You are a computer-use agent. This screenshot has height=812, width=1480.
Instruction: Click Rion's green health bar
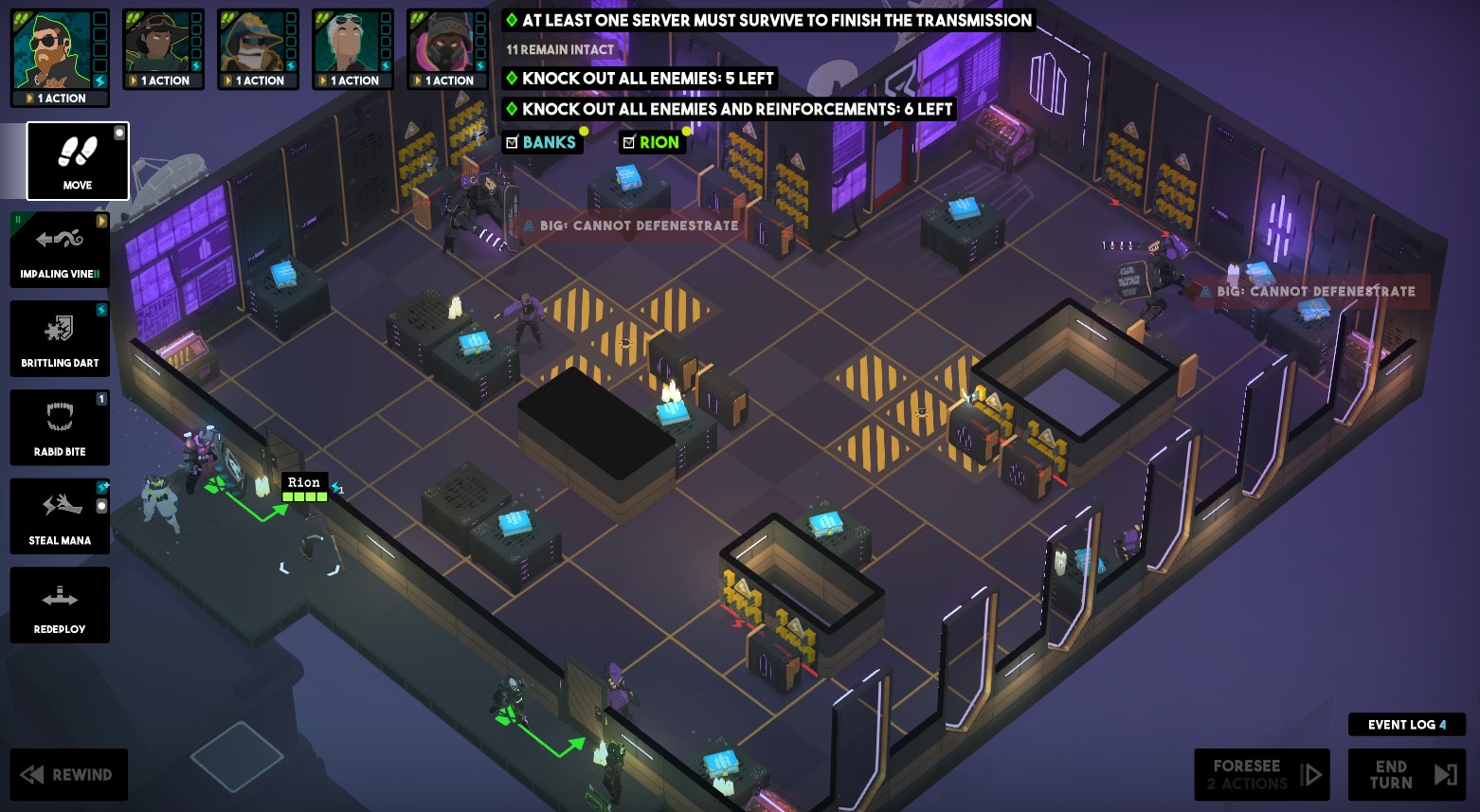click(x=304, y=495)
